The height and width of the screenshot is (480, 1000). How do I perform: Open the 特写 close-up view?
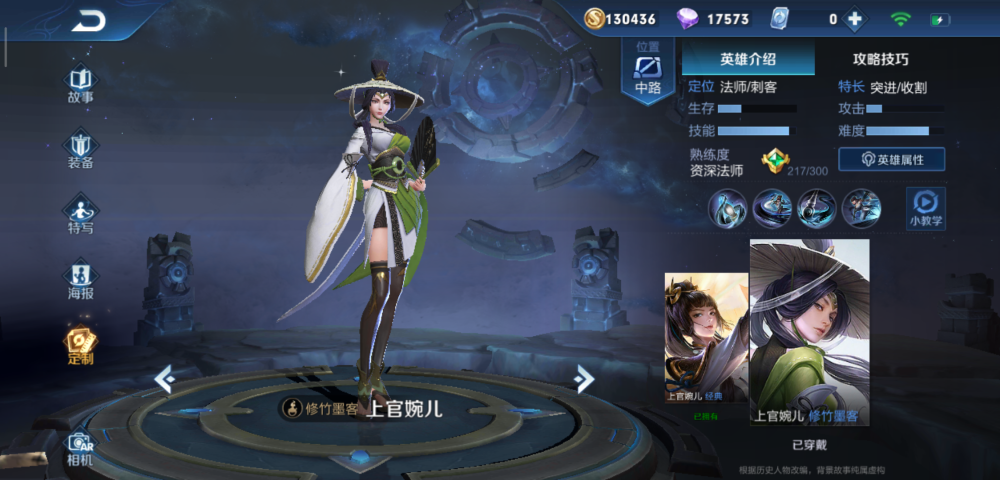(x=80, y=214)
